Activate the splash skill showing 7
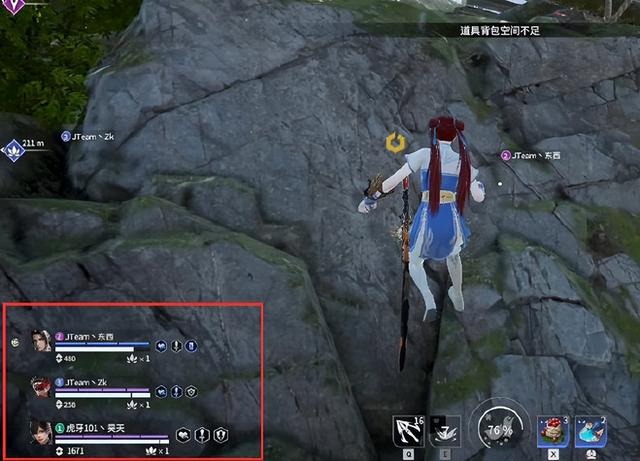The image size is (640, 461). coord(445,431)
